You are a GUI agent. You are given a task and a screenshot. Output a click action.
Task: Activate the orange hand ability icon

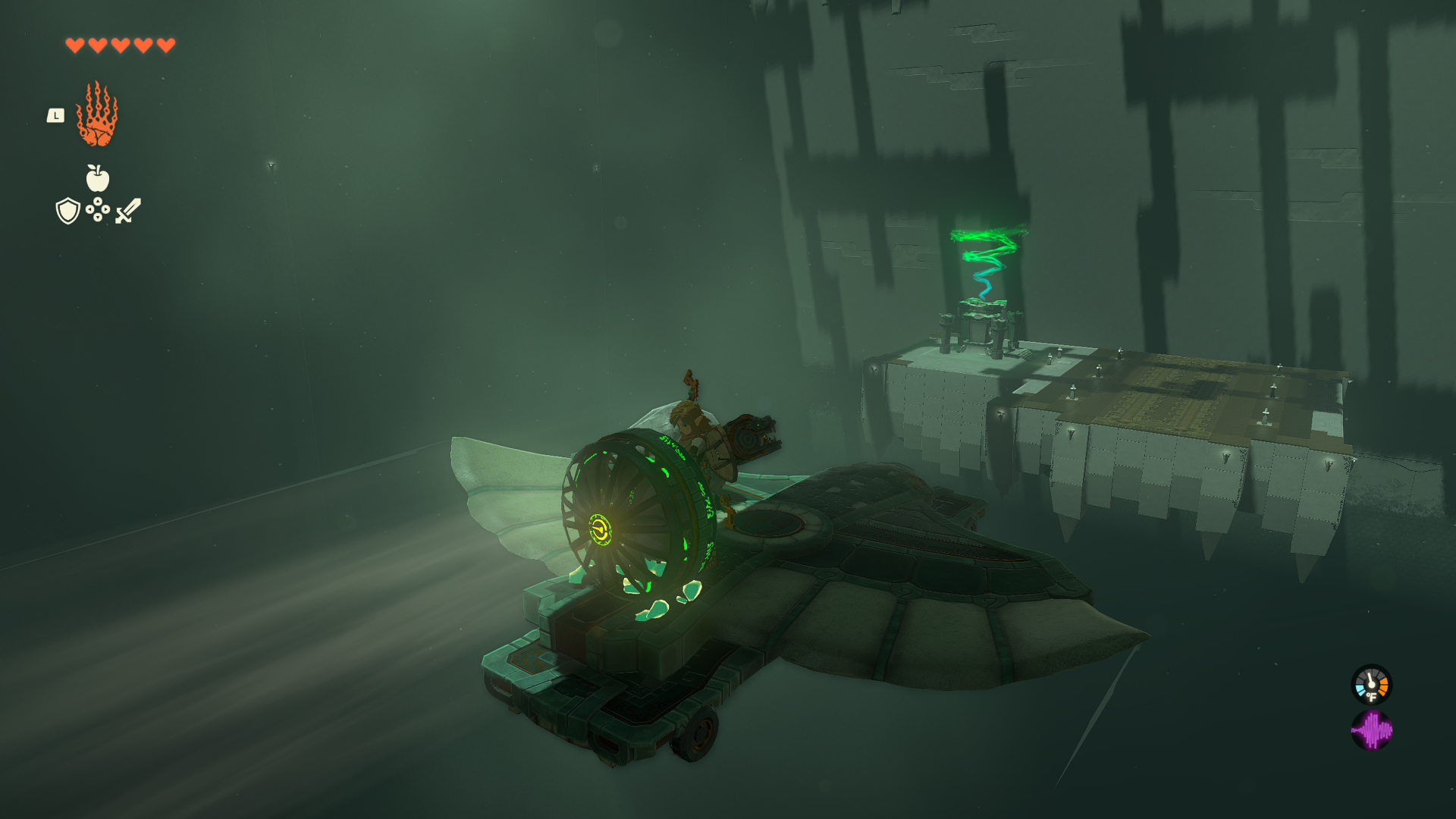pos(97,115)
